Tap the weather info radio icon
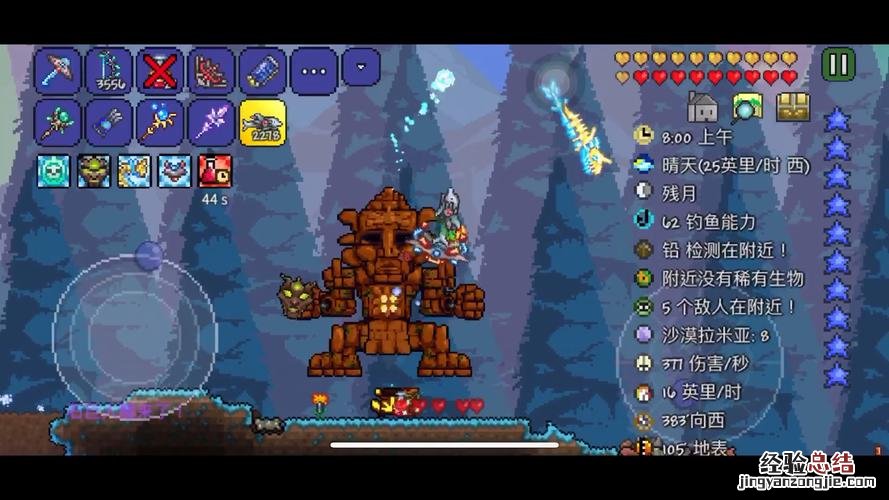 645,164
